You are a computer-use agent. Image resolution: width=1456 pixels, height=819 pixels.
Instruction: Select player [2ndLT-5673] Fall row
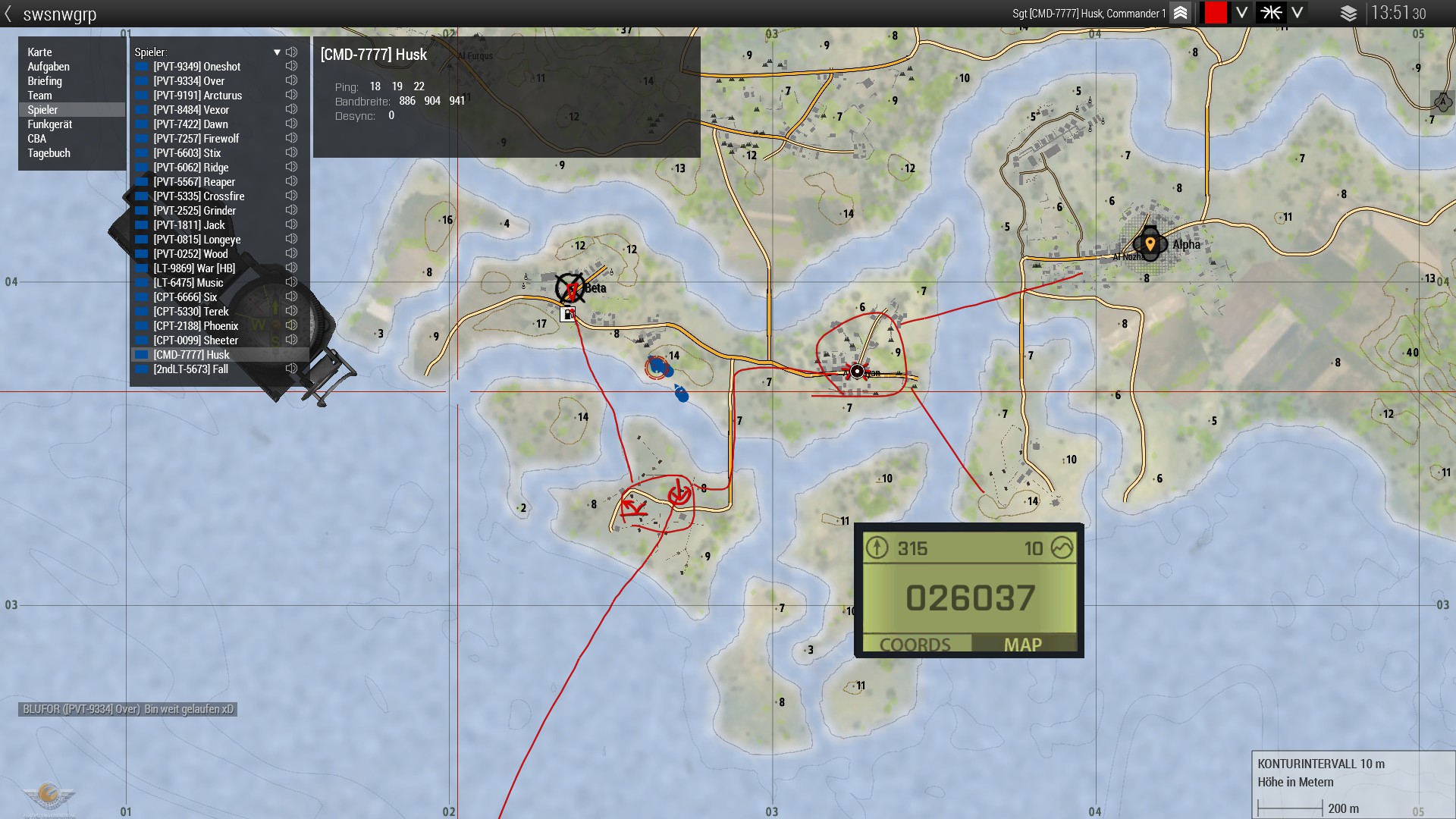pyautogui.click(x=190, y=369)
